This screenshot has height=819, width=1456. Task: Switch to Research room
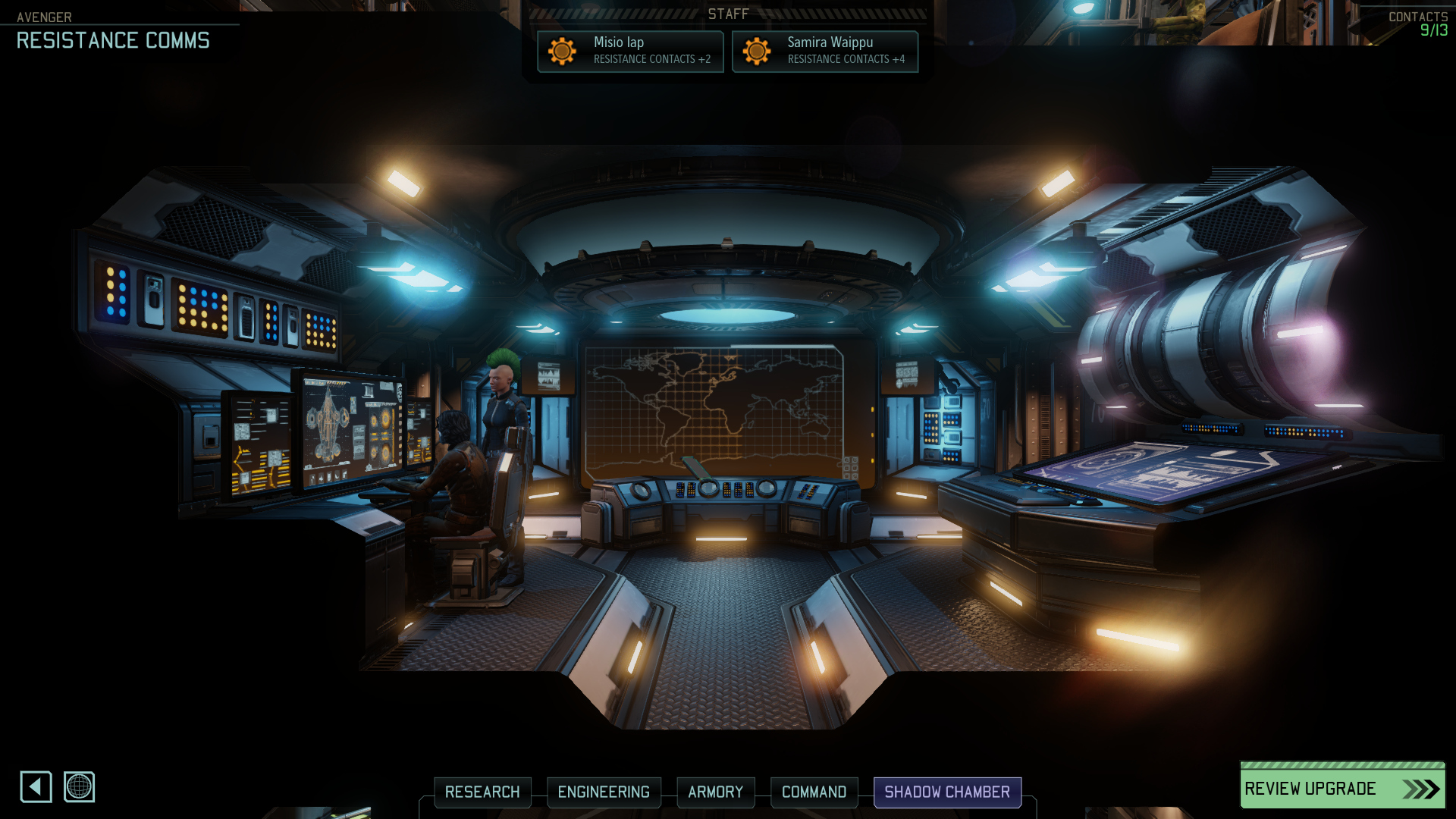coord(482,792)
